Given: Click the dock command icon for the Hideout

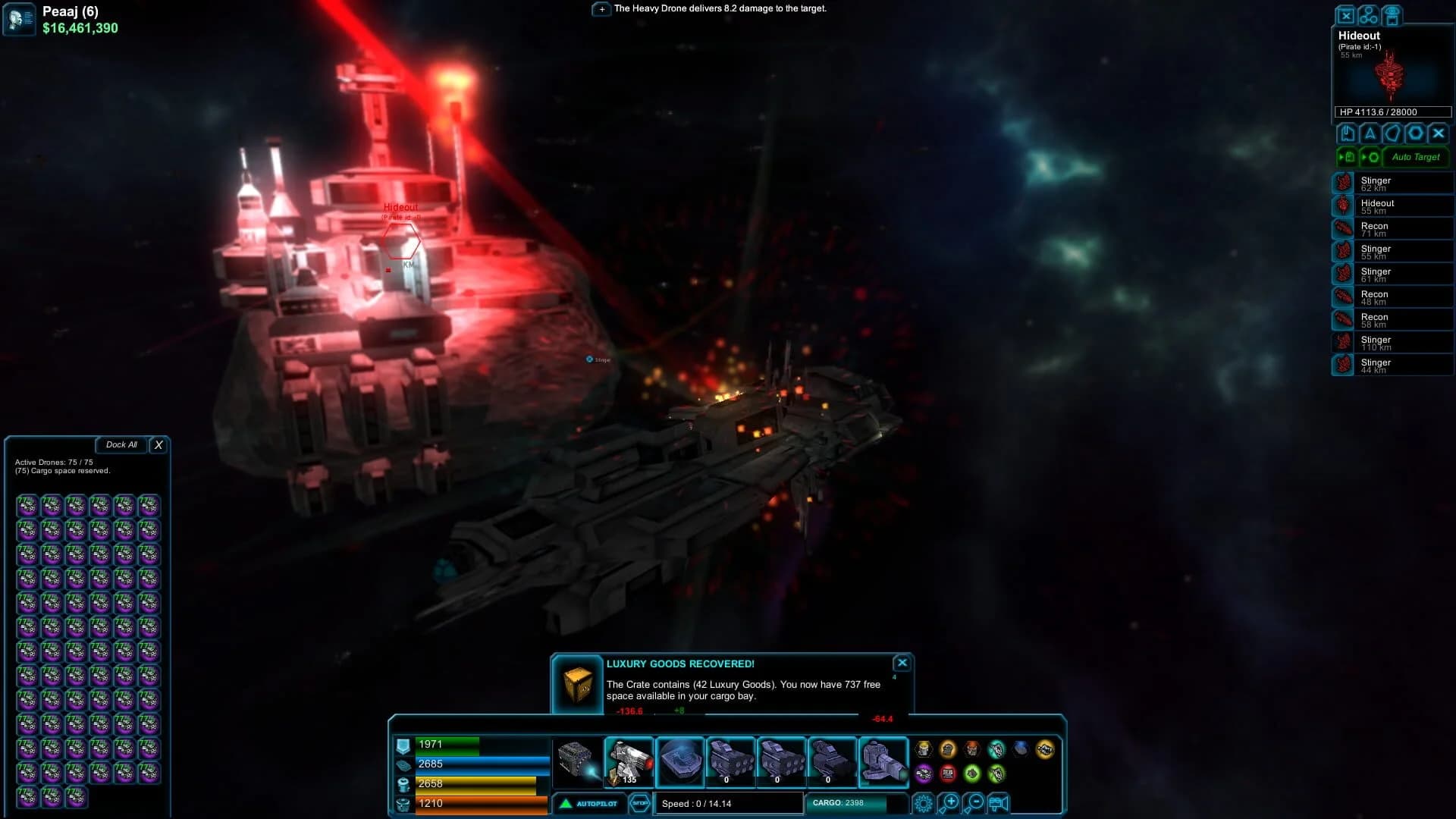Looking at the screenshot, I should [x=1346, y=133].
